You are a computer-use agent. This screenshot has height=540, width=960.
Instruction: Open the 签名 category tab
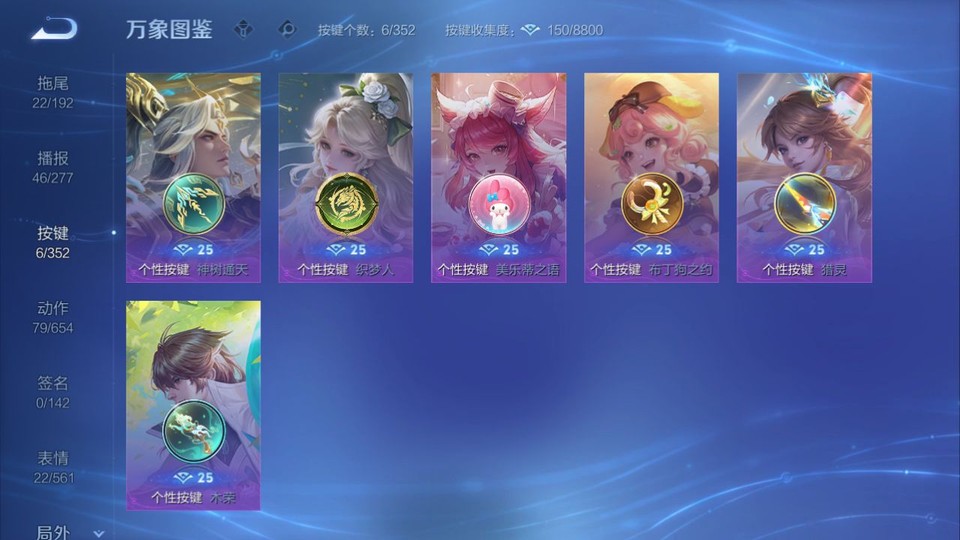[x=54, y=391]
